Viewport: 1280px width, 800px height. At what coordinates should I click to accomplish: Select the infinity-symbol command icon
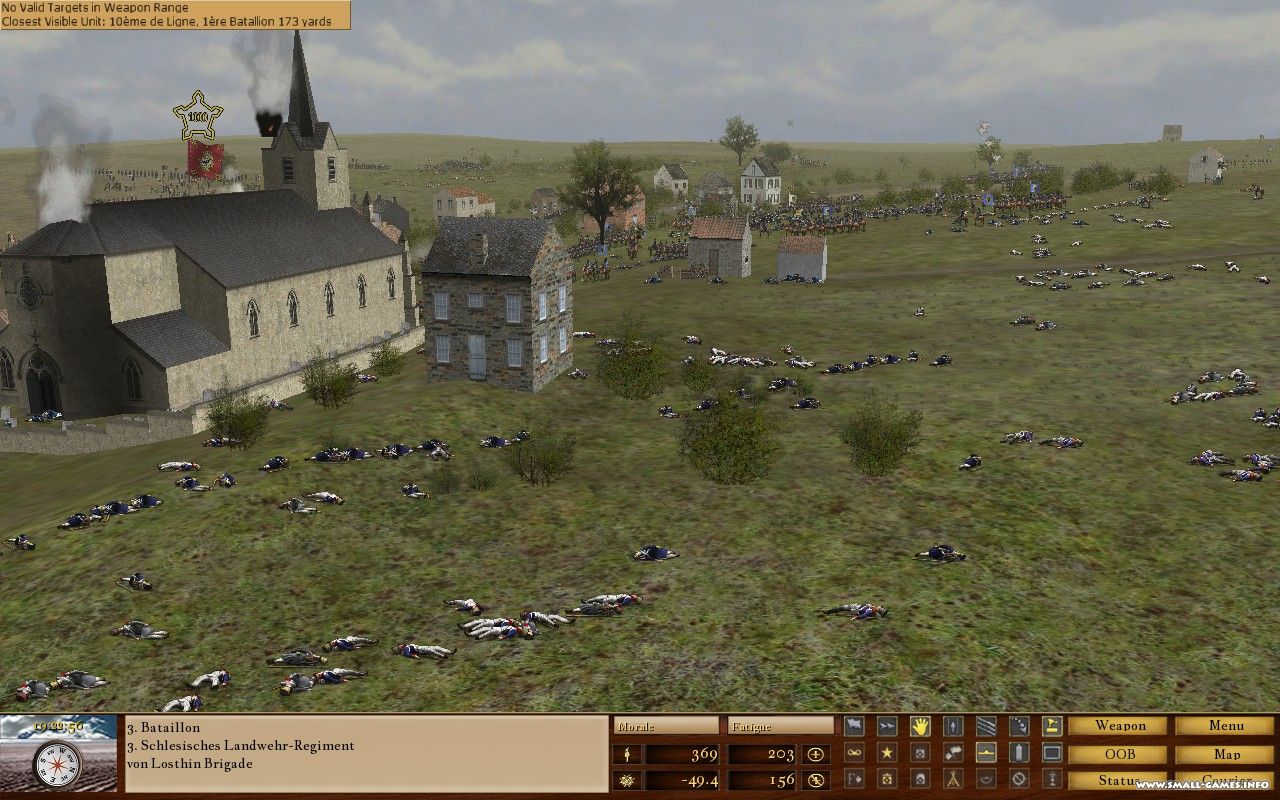tap(854, 752)
